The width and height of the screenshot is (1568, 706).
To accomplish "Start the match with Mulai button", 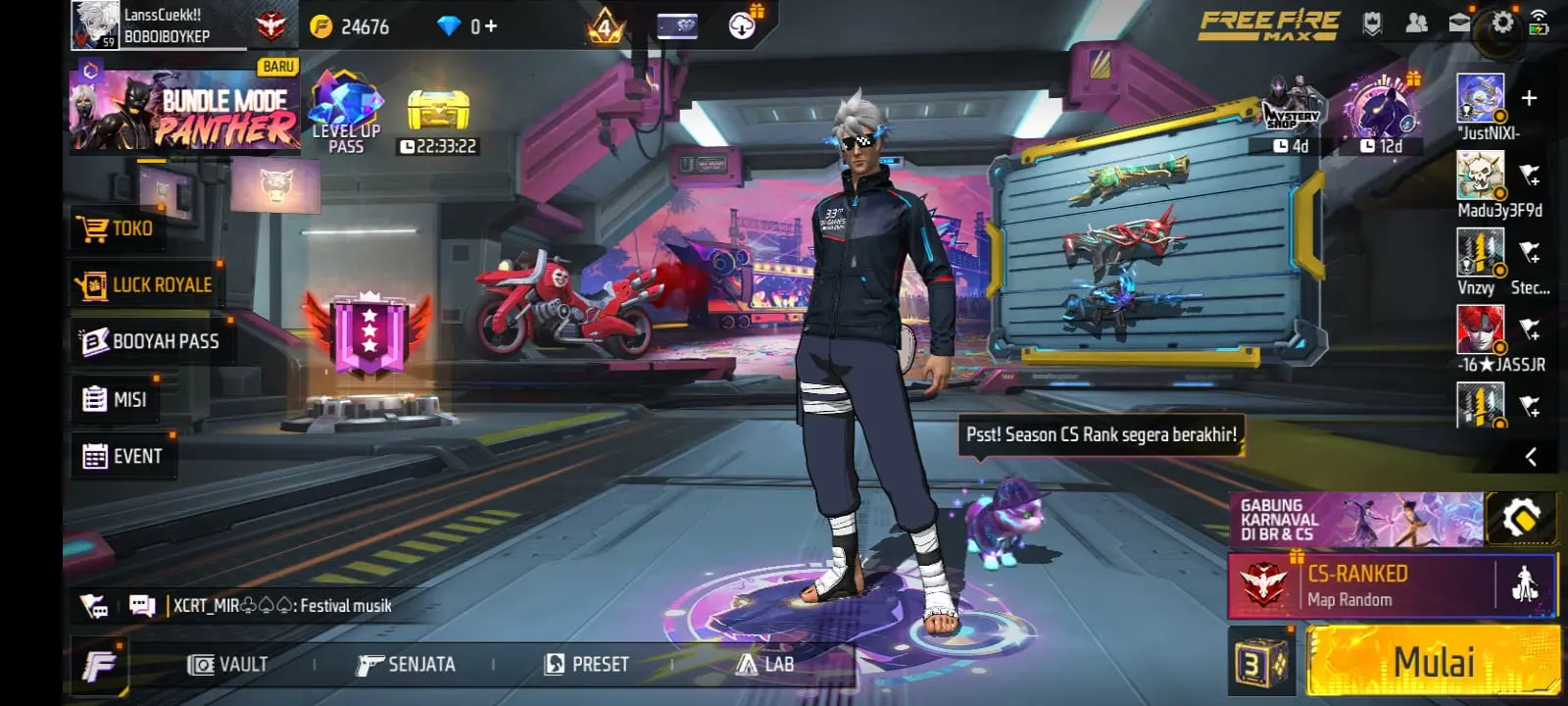I will point(1433,663).
